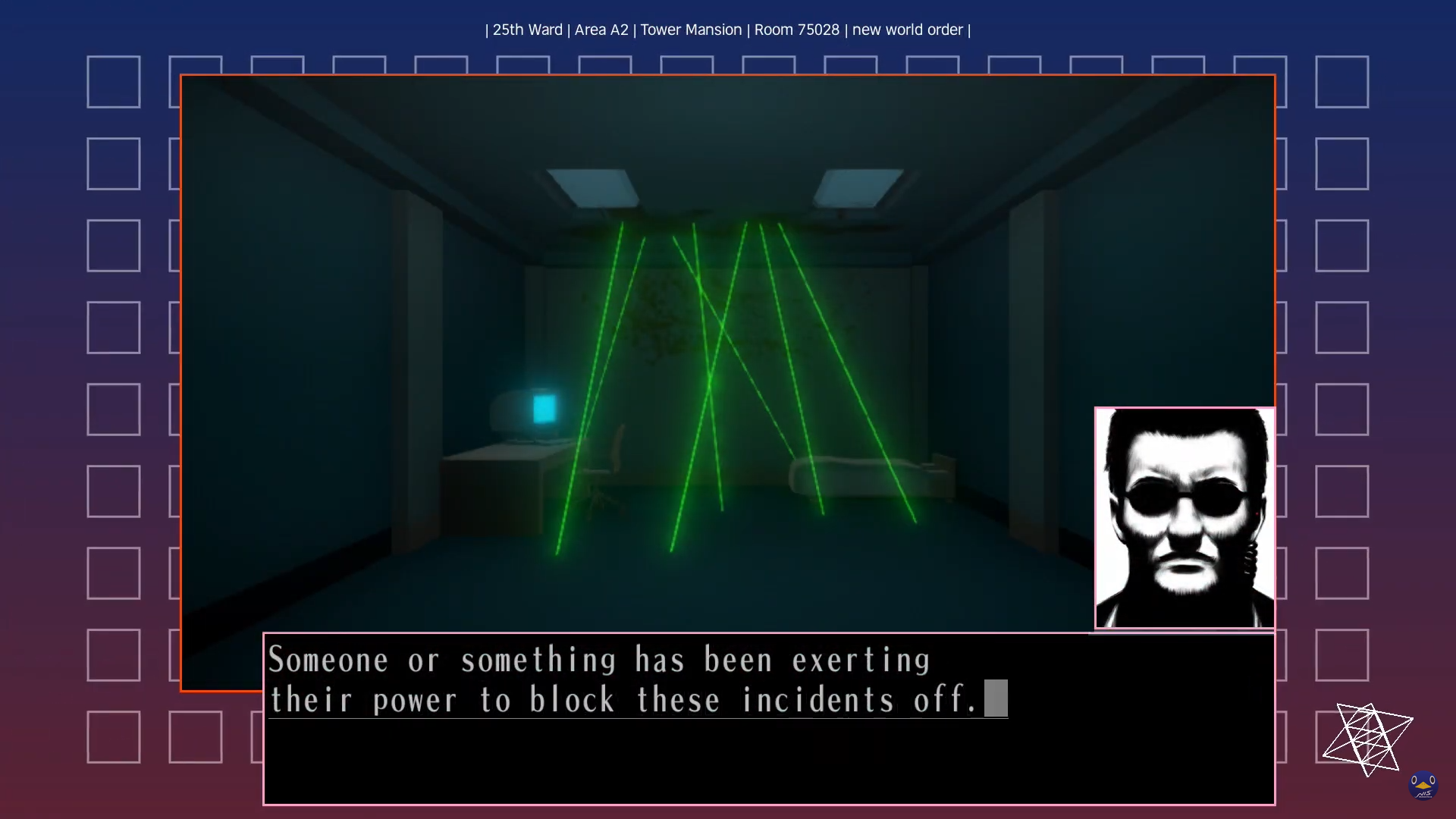The image size is (1456, 819).
Task: Toggle the top-left hollow grid square
Action: tap(114, 81)
